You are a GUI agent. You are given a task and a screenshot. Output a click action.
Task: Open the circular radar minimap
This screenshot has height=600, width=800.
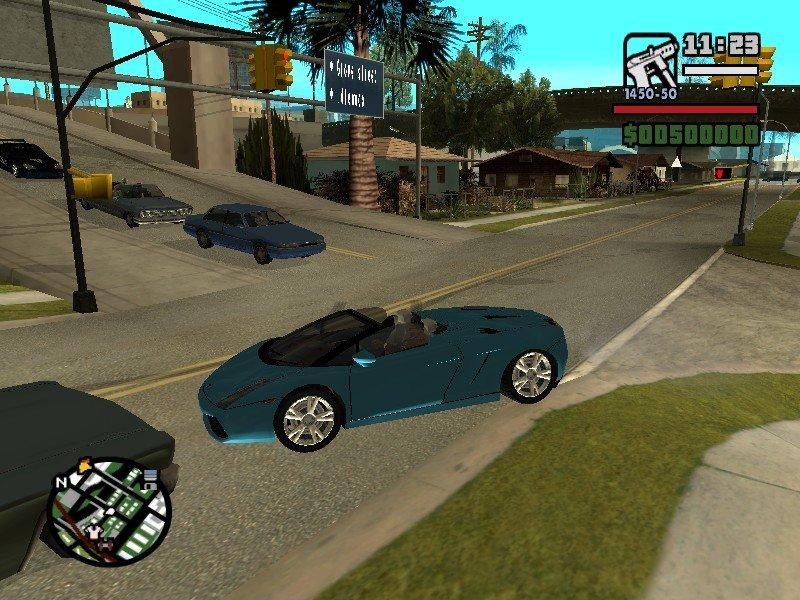(x=110, y=511)
